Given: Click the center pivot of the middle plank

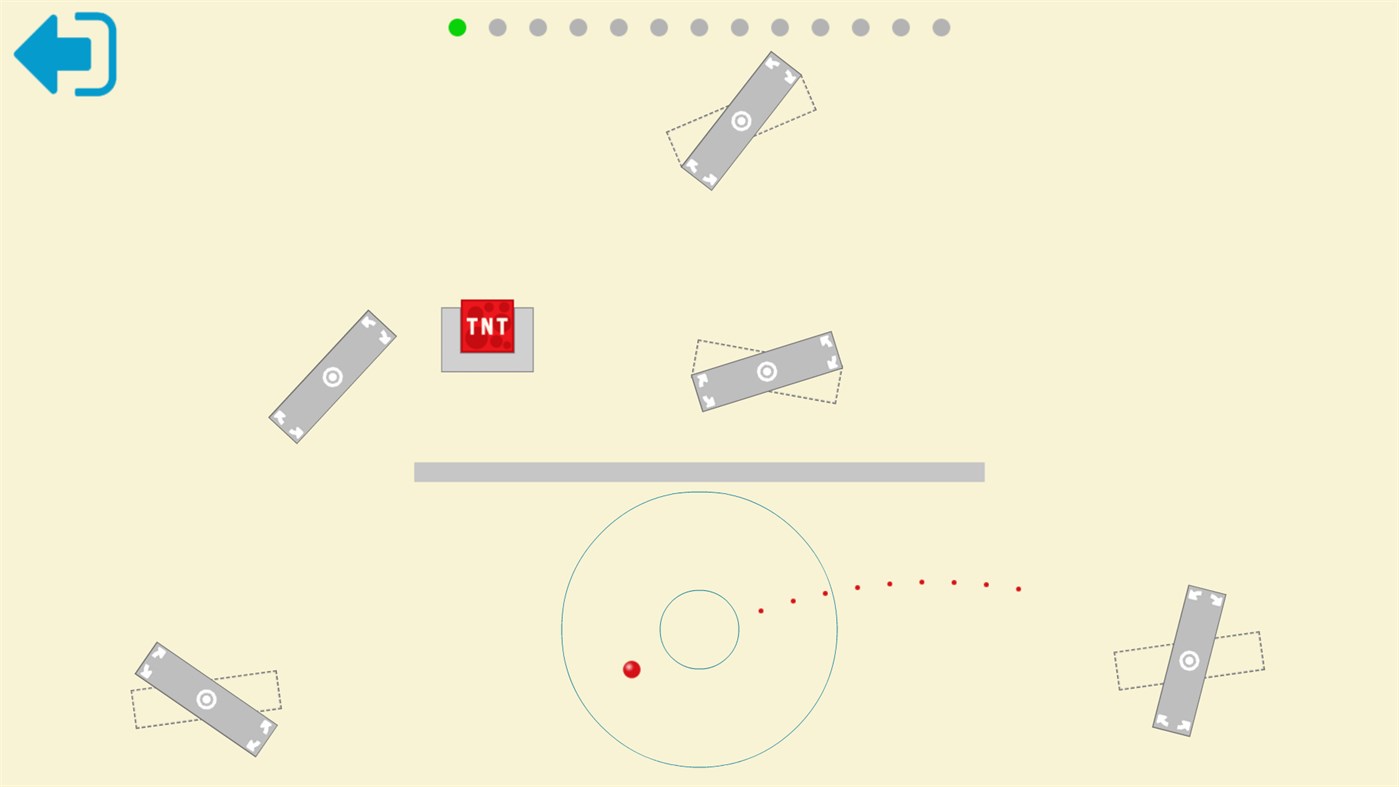Looking at the screenshot, I should coord(766,370).
